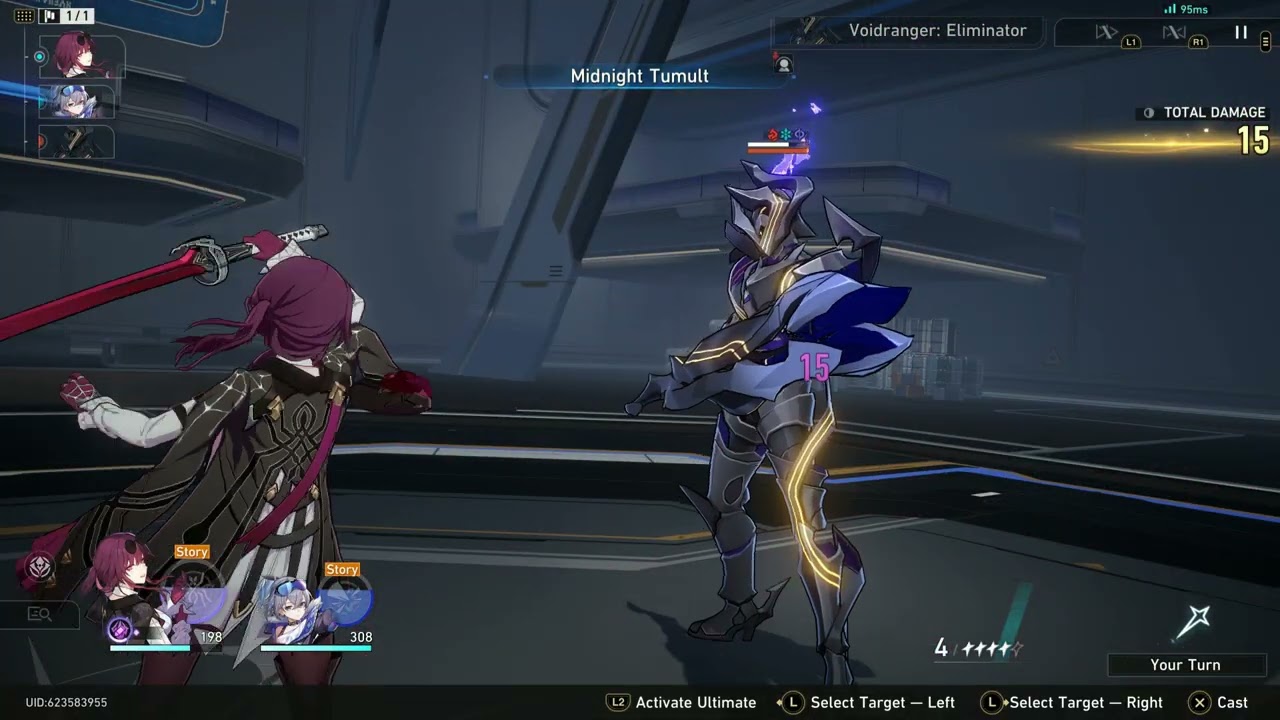Open the grid menu icon
Screen dimensions: 1280x720
pos(24,16)
